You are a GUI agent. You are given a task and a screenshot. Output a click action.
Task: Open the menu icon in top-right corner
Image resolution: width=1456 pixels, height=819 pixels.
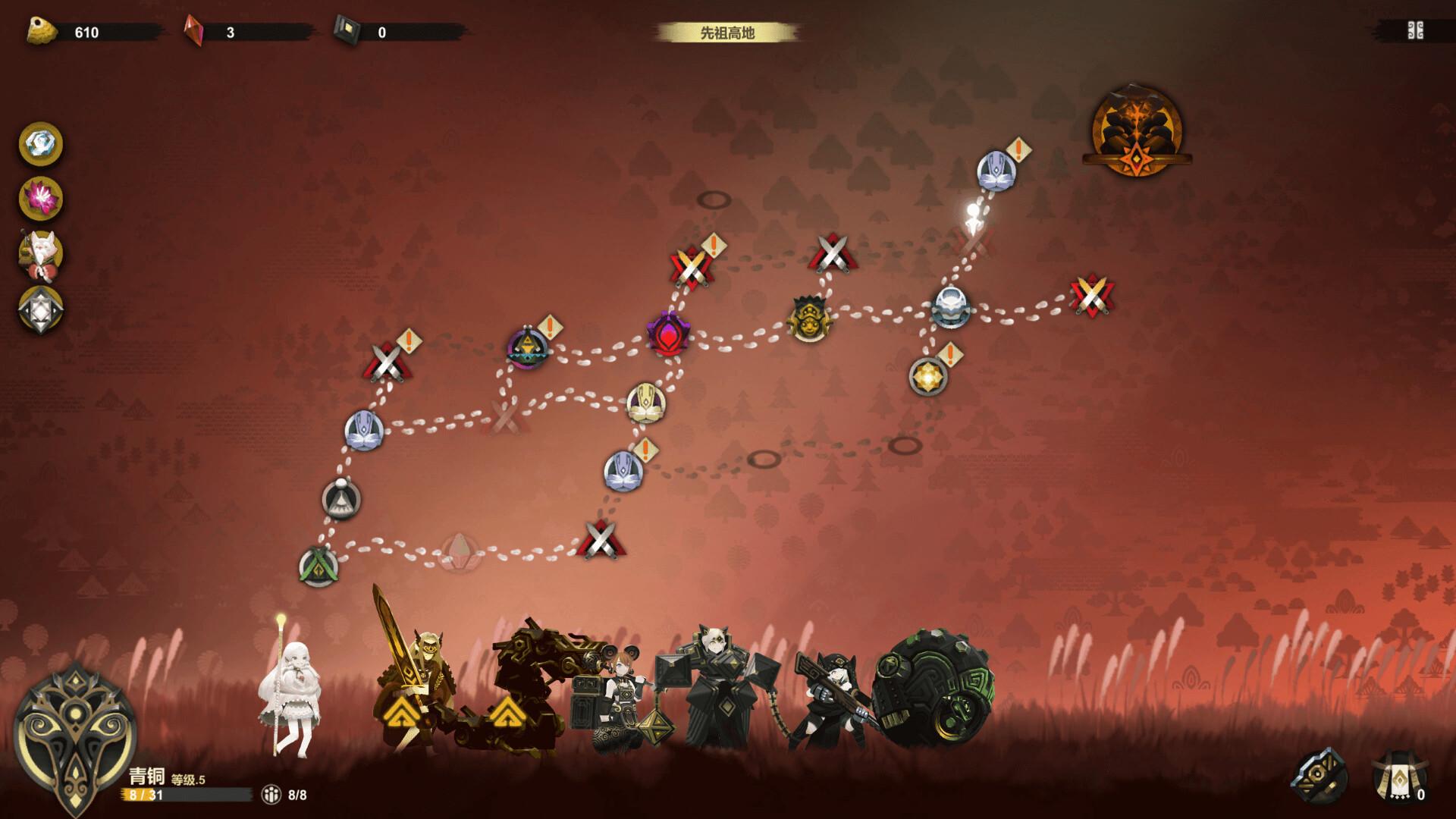[x=1415, y=31]
